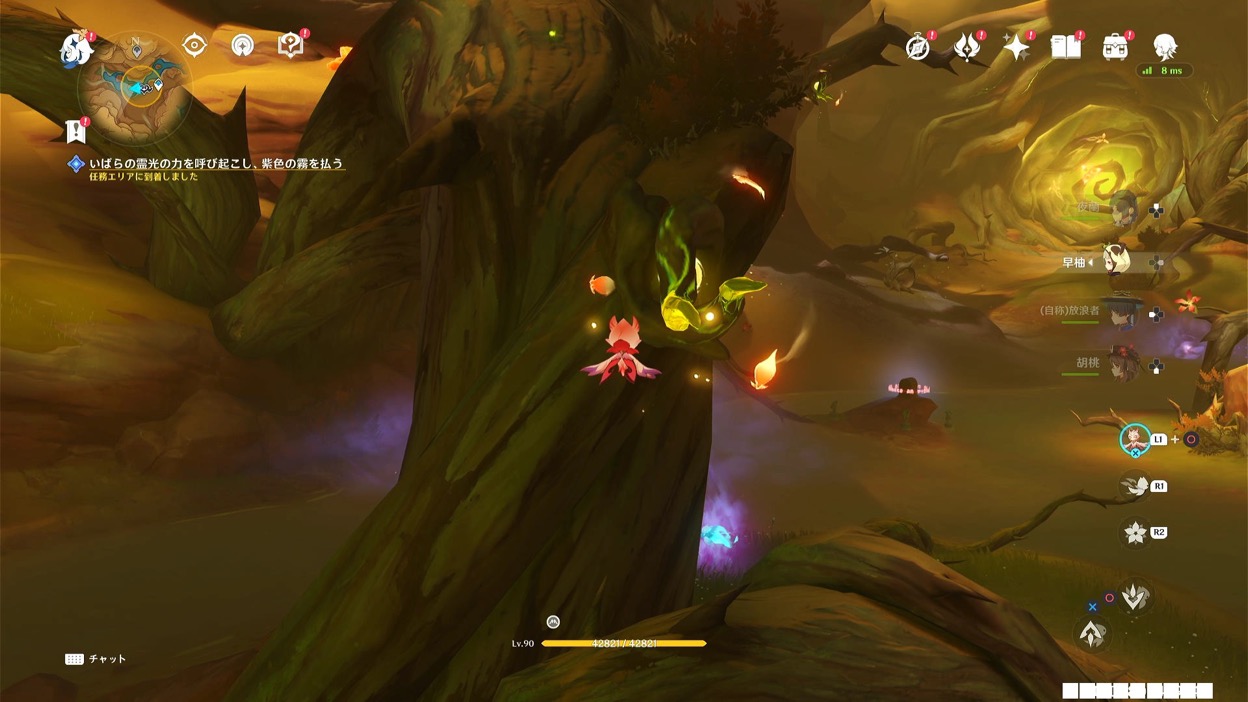Open the compass events icon
Image resolution: width=1248 pixels, height=702 pixels.
[918, 47]
